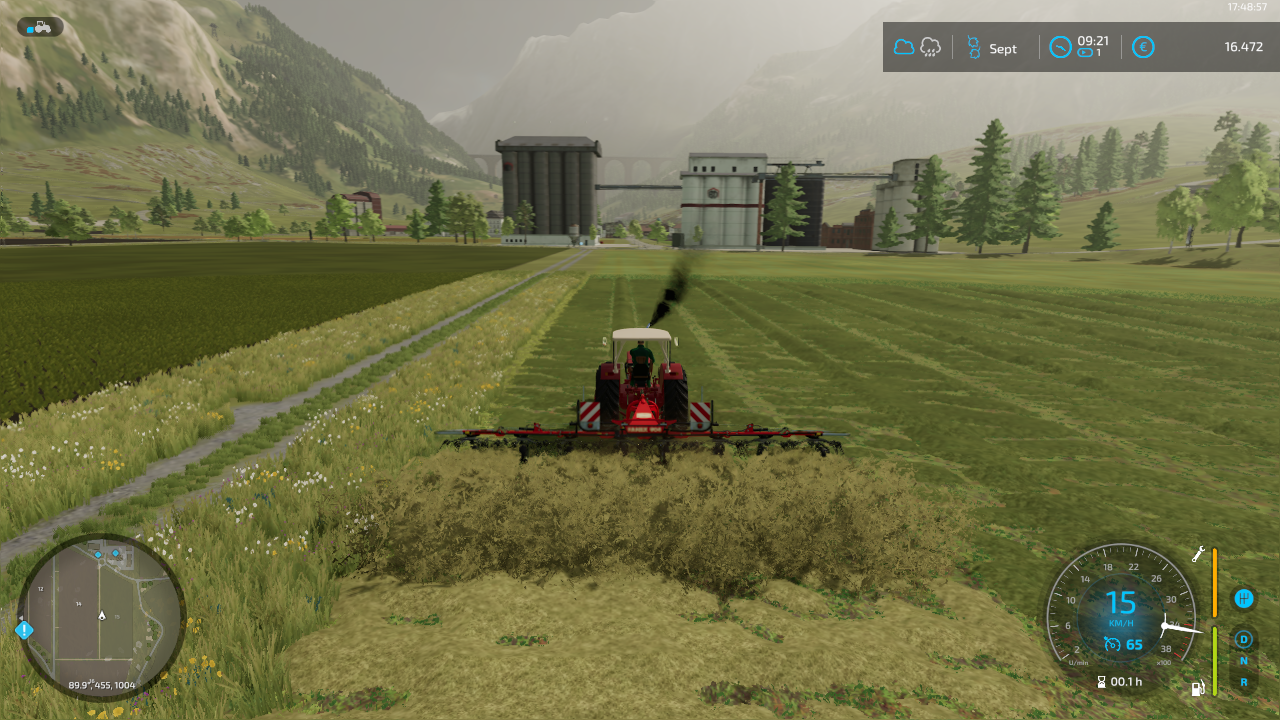The height and width of the screenshot is (720, 1280).
Task: Toggle the blue H indicator icon
Action: pyautogui.click(x=1244, y=599)
